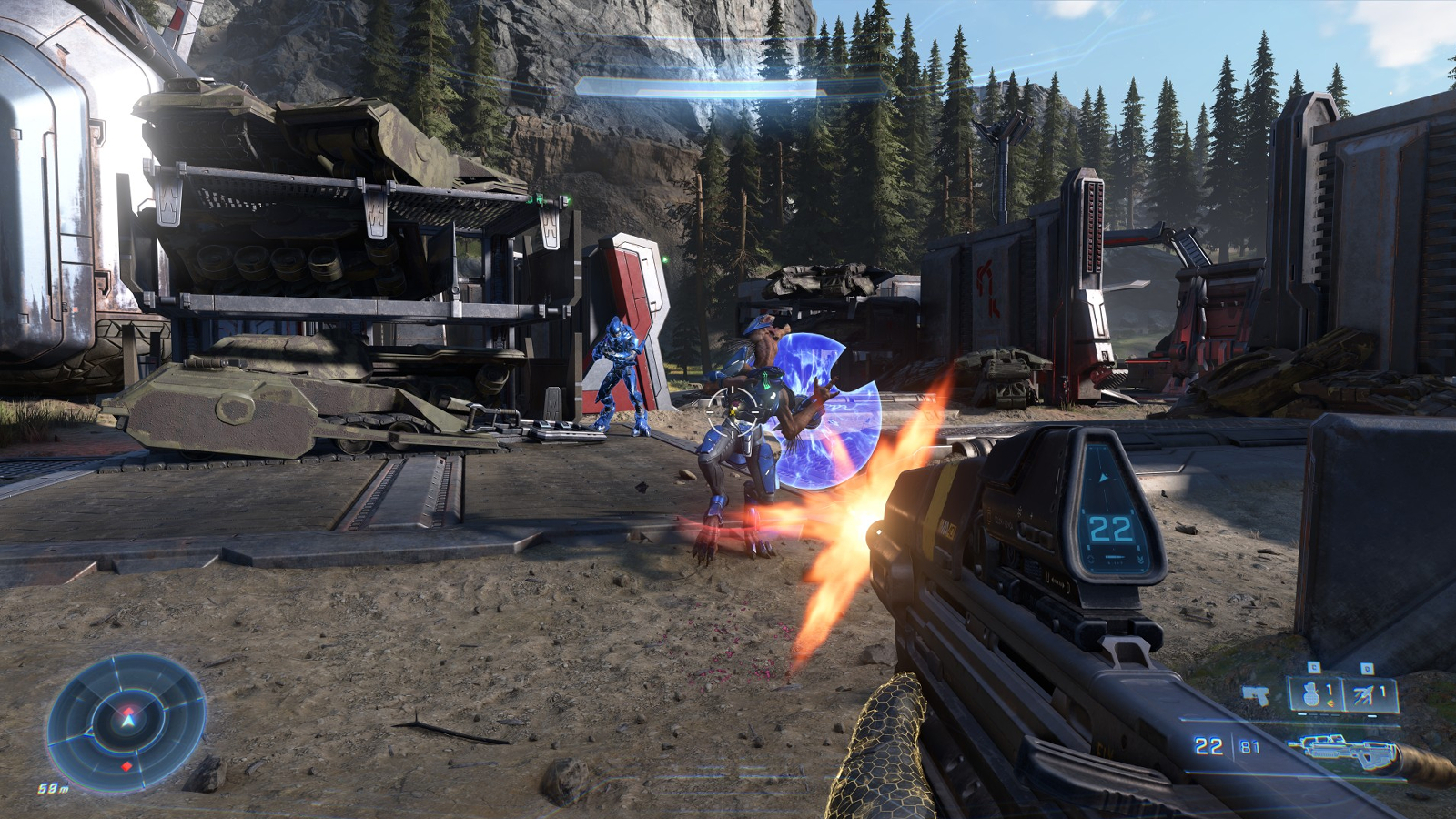Click the player arrow at the radar center

127,721
